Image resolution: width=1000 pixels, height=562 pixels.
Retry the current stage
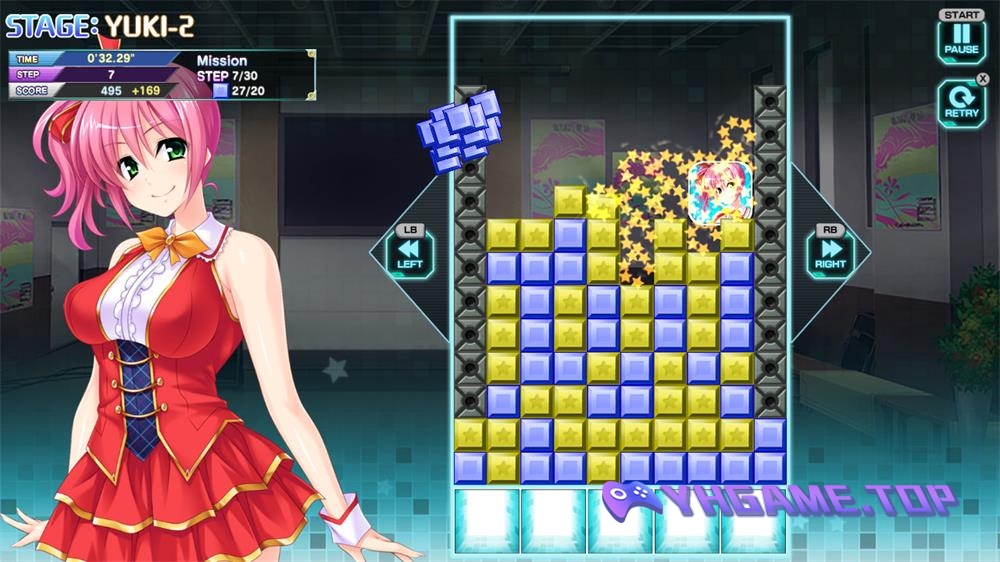(x=961, y=103)
